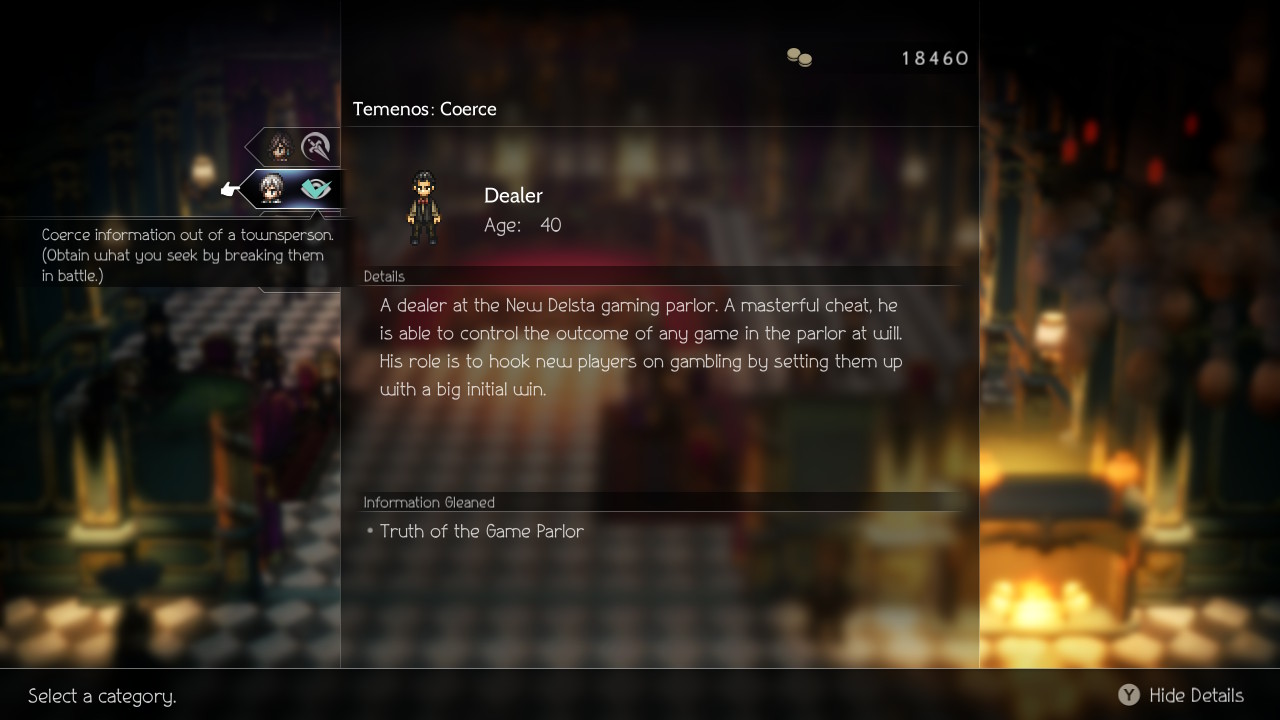The height and width of the screenshot is (720, 1280).
Task: Click Temenos's character portrait icon
Action: click(x=271, y=188)
